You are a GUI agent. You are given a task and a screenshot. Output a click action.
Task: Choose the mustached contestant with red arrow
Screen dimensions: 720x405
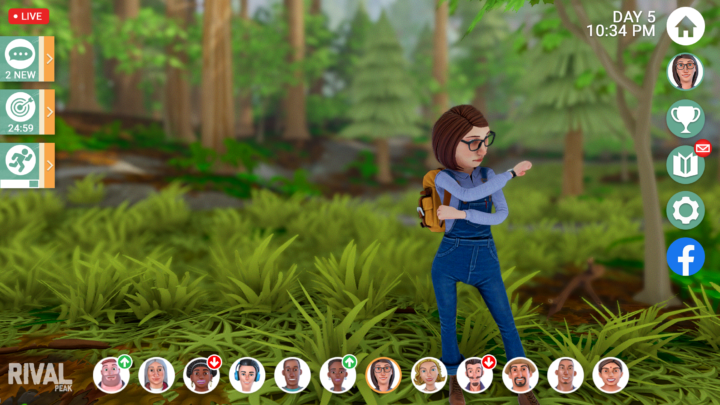click(474, 375)
